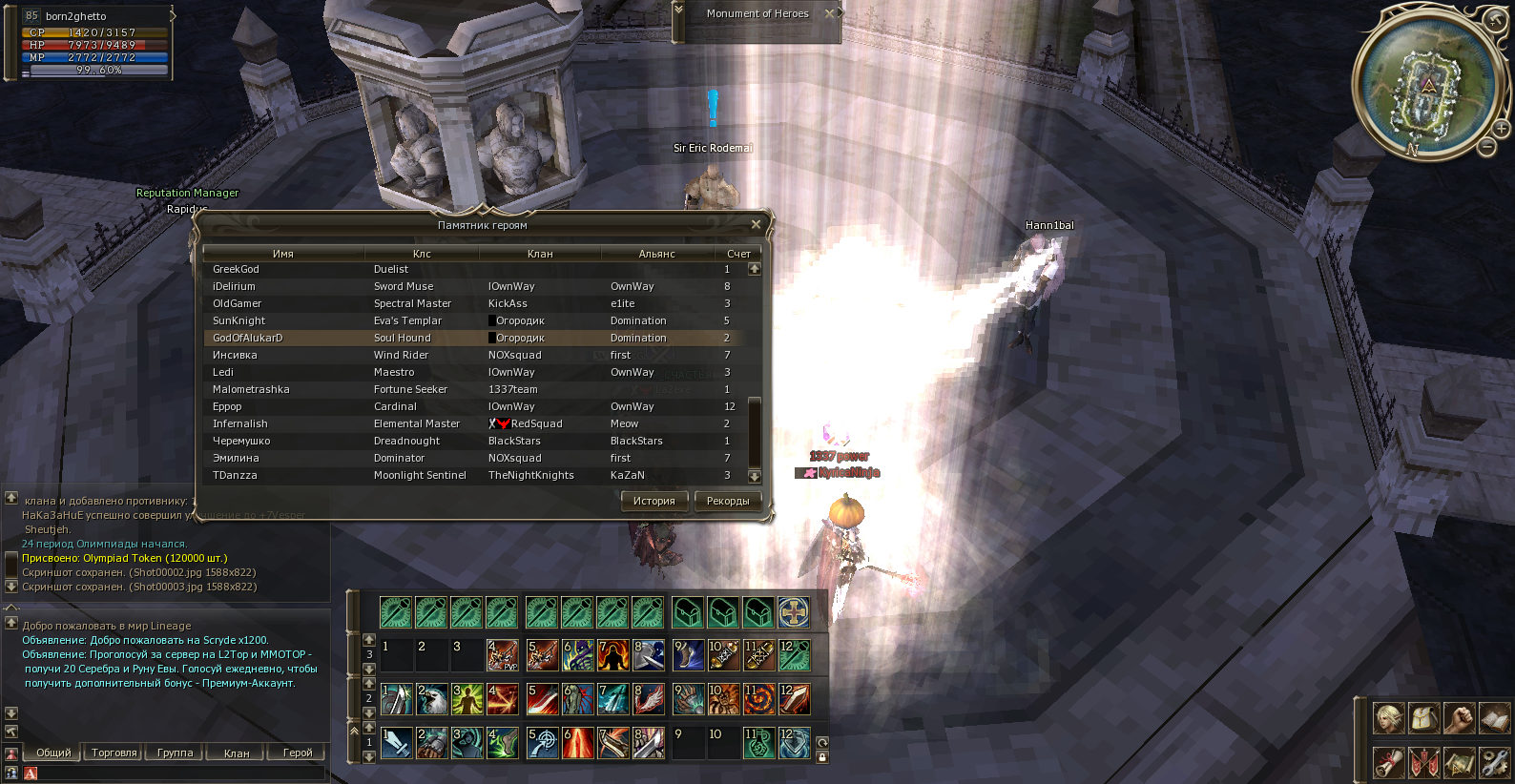Switch to the Торговля chat tab
The image size is (1515, 784).
(114, 753)
